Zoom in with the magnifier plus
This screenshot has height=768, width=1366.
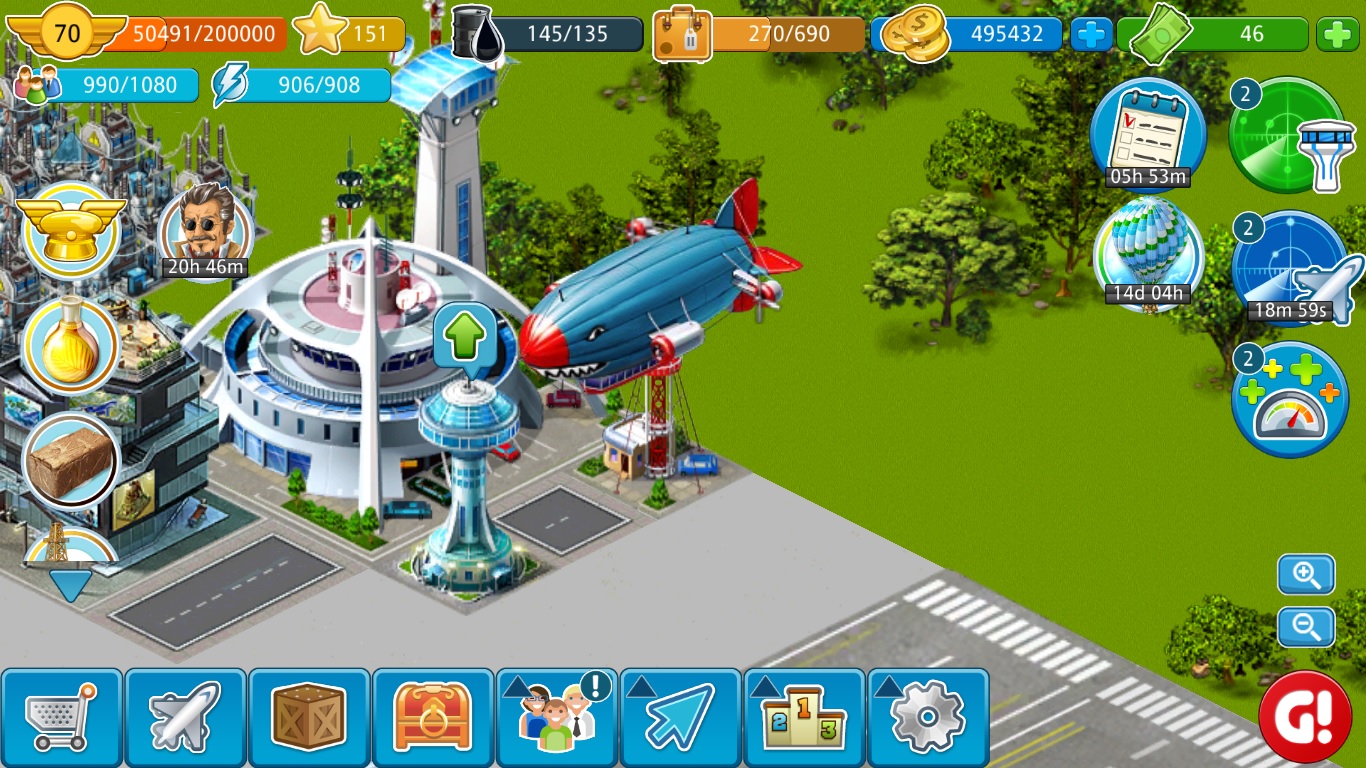(1306, 575)
